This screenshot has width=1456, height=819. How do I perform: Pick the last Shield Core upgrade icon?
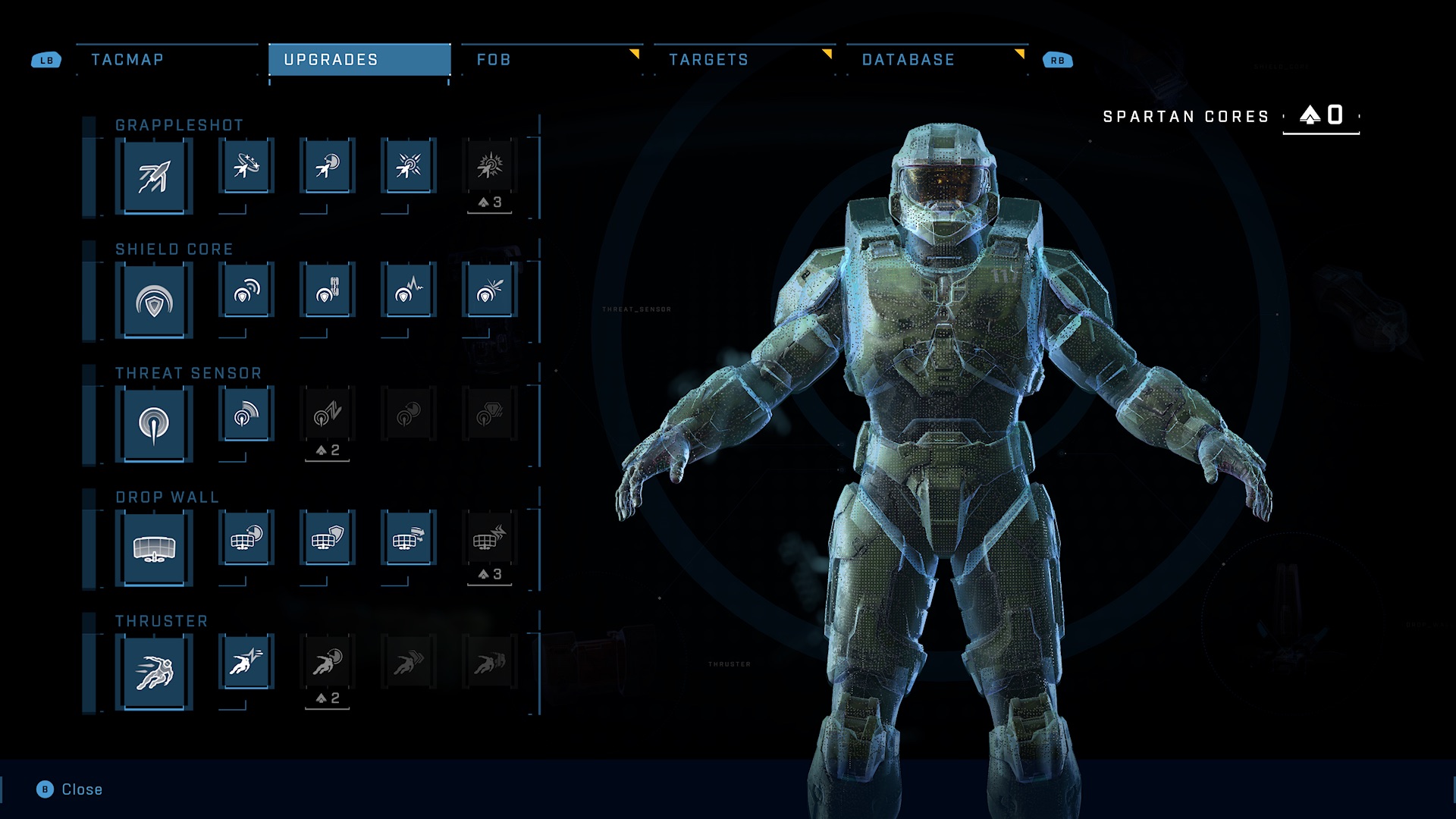[x=490, y=290]
